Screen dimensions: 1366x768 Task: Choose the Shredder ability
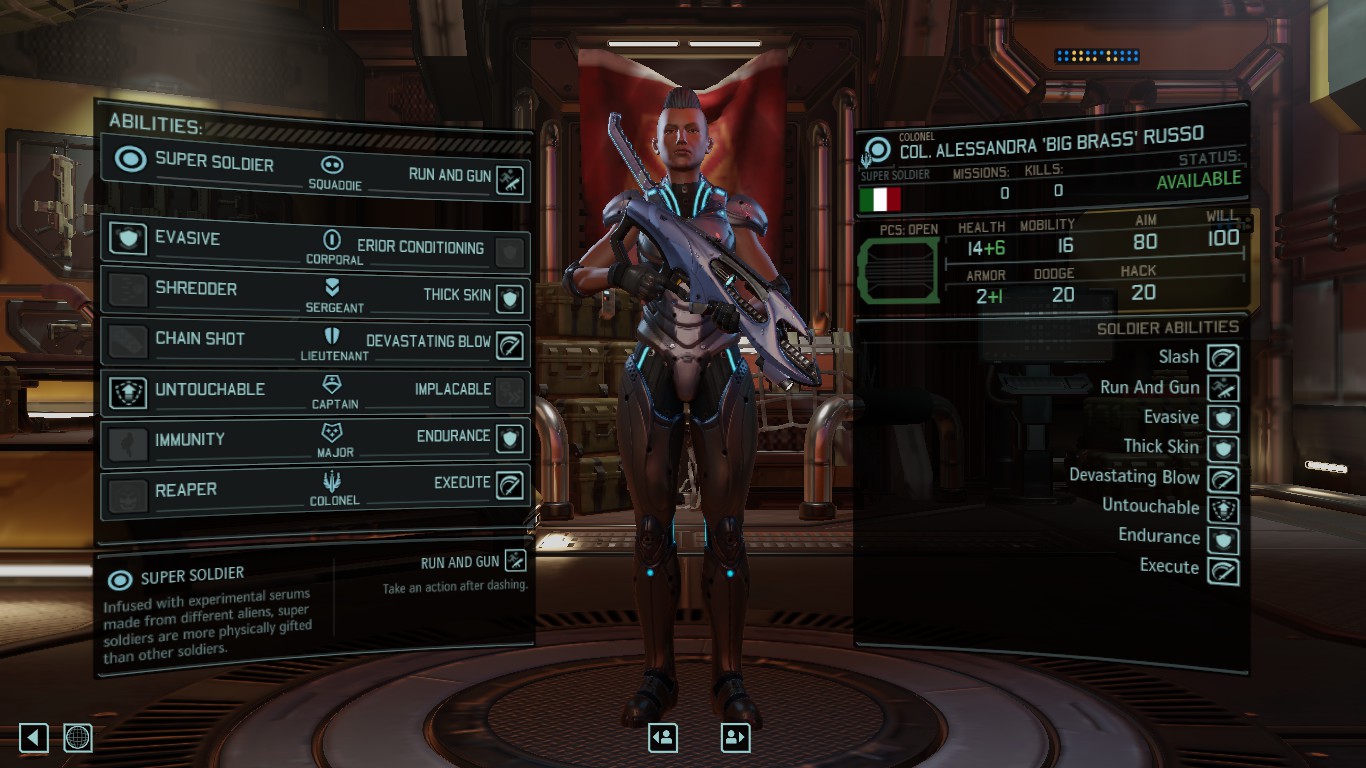click(x=128, y=290)
